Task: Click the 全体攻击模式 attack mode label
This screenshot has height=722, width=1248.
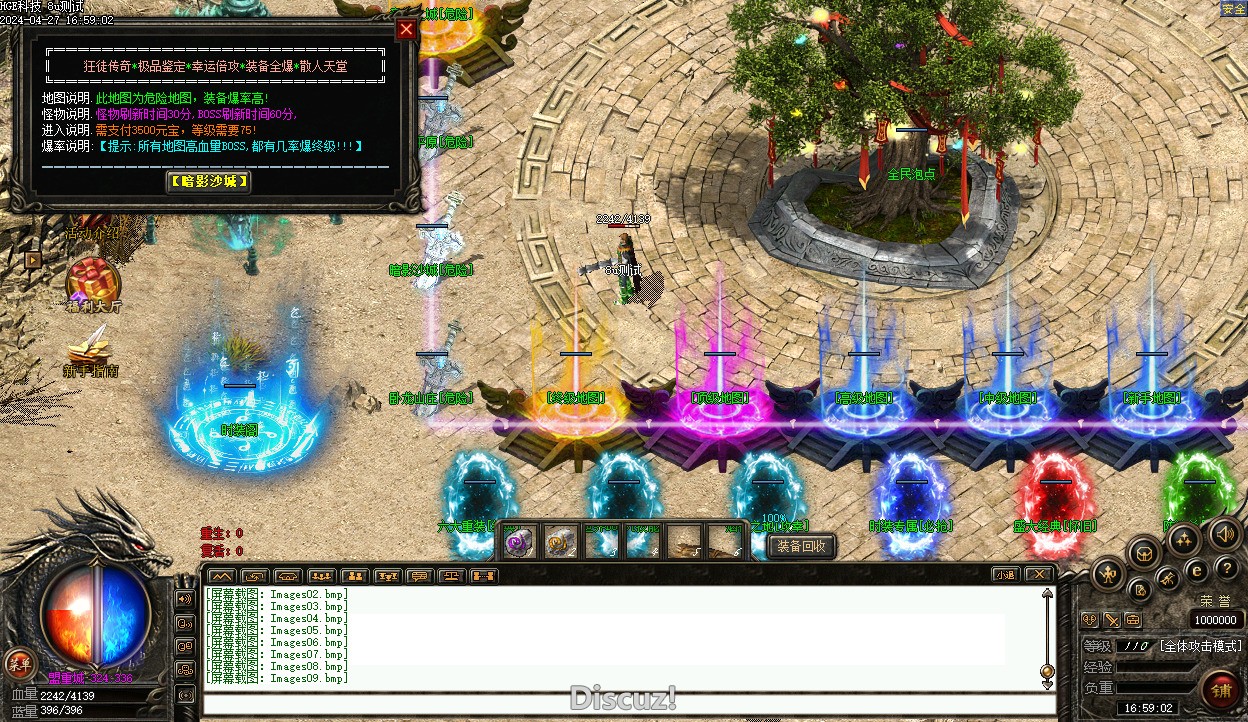Action: [1200, 646]
